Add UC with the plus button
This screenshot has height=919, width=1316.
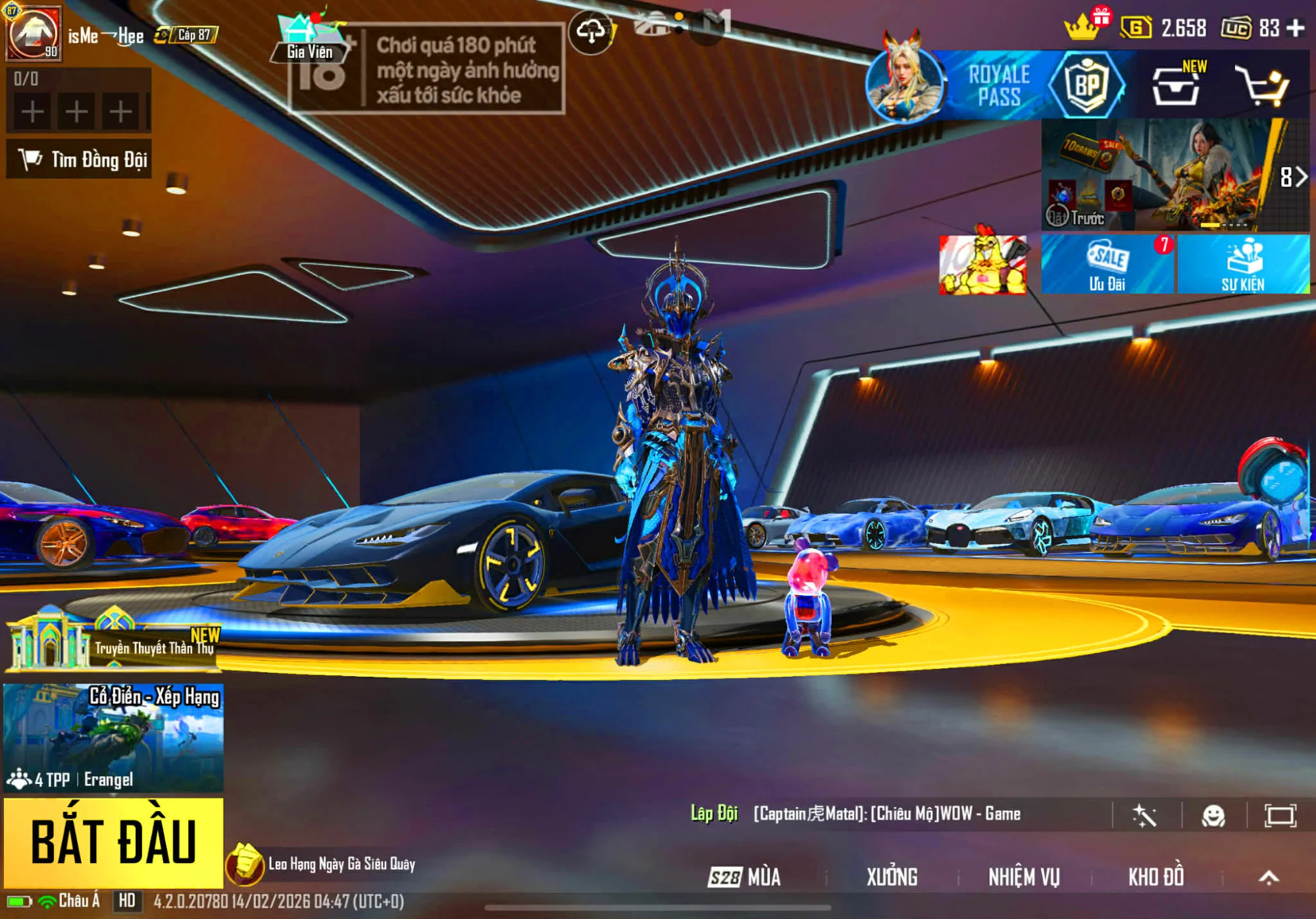(1296, 28)
